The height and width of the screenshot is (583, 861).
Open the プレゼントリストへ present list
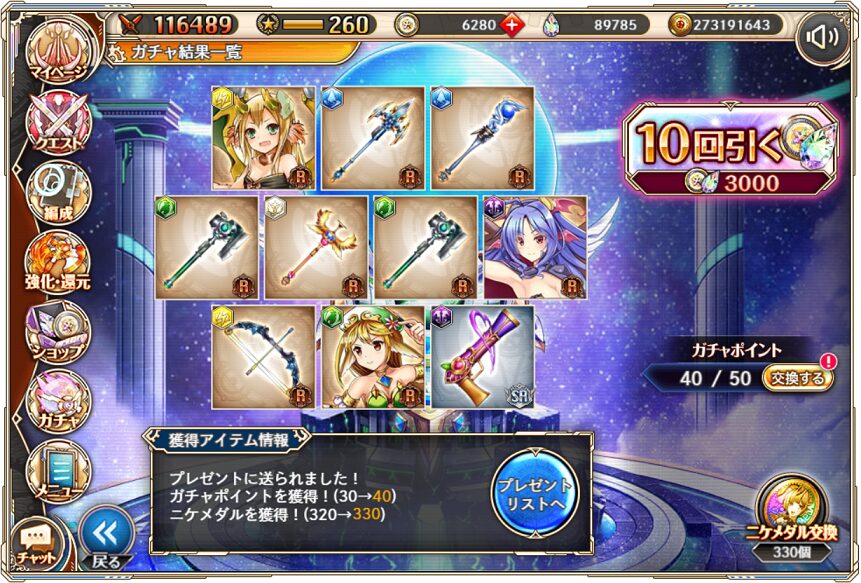(536, 491)
